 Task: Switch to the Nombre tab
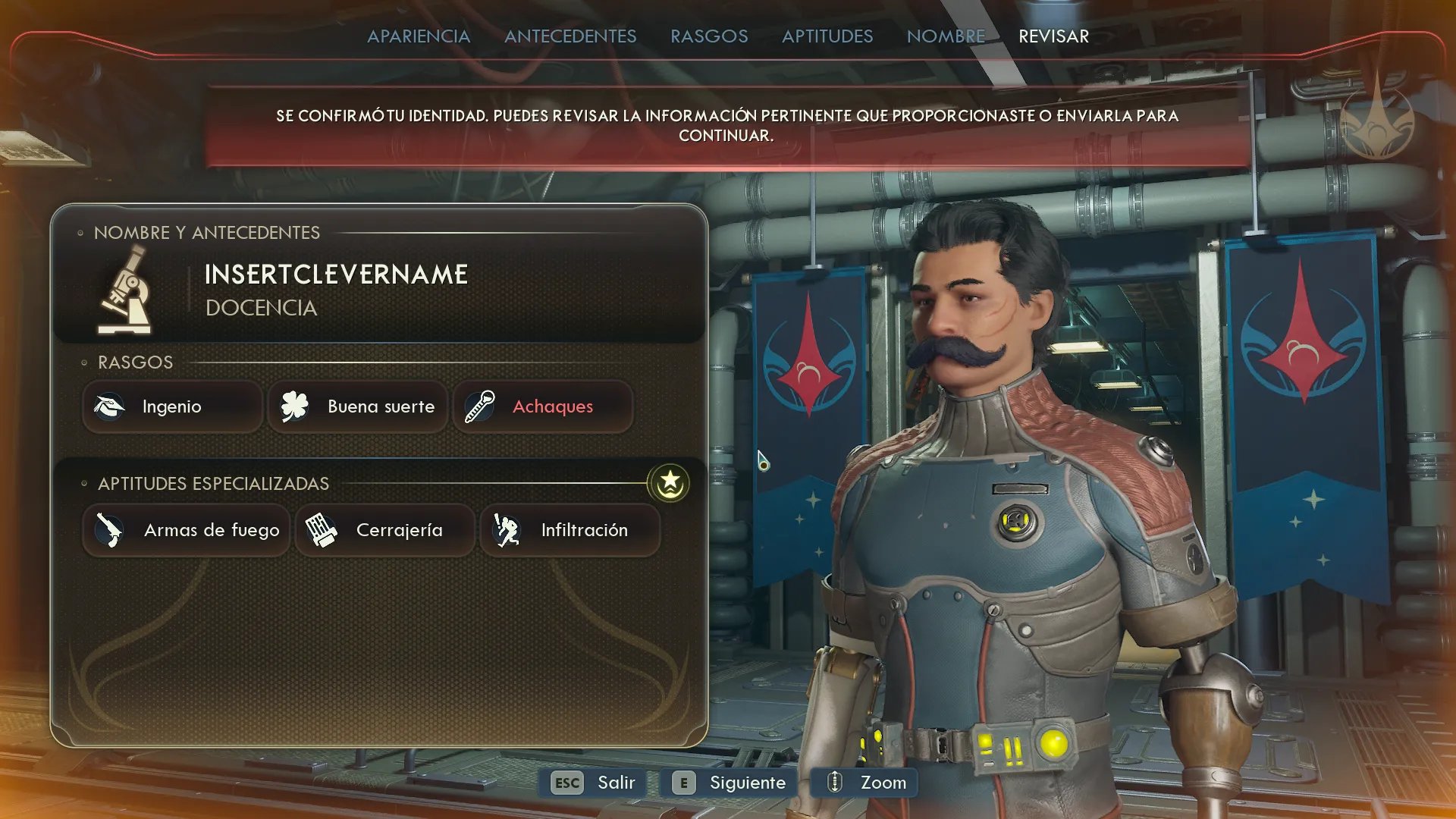[946, 36]
